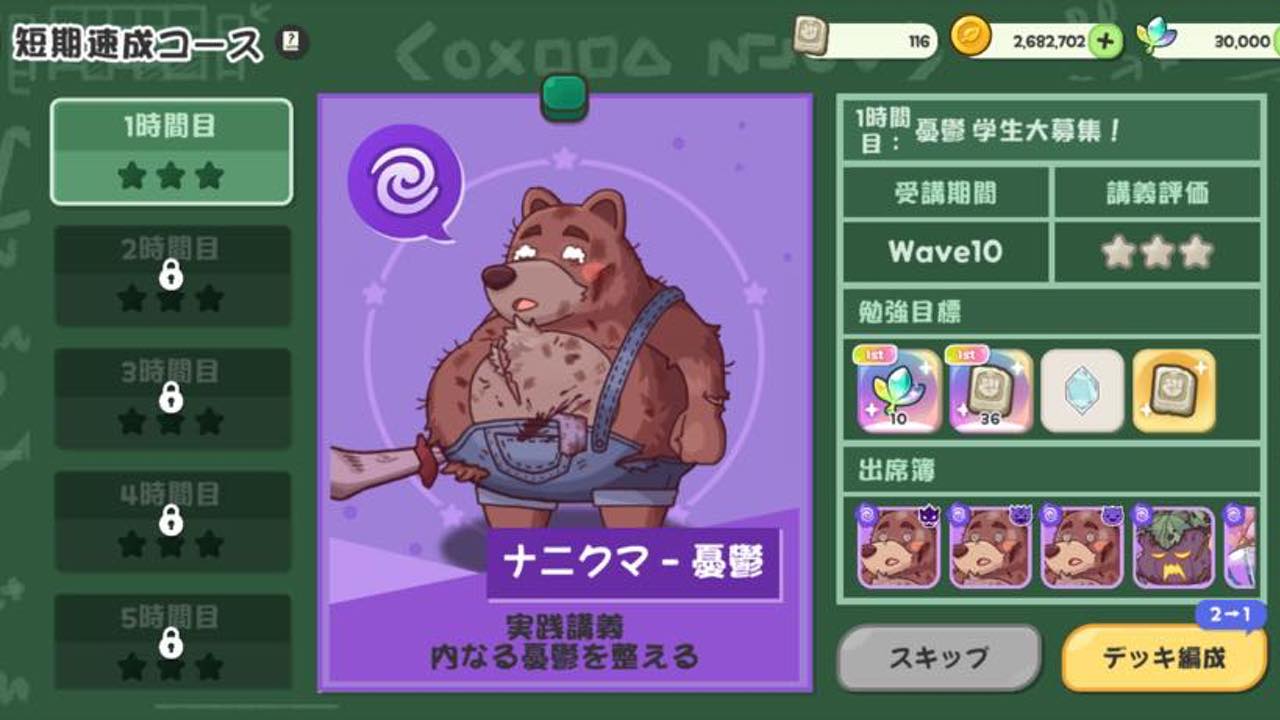Image resolution: width=1280 pixels, height=720 pixels.
Task: Inspect the stone tablet reward with 36
Action: coord(990,391)
